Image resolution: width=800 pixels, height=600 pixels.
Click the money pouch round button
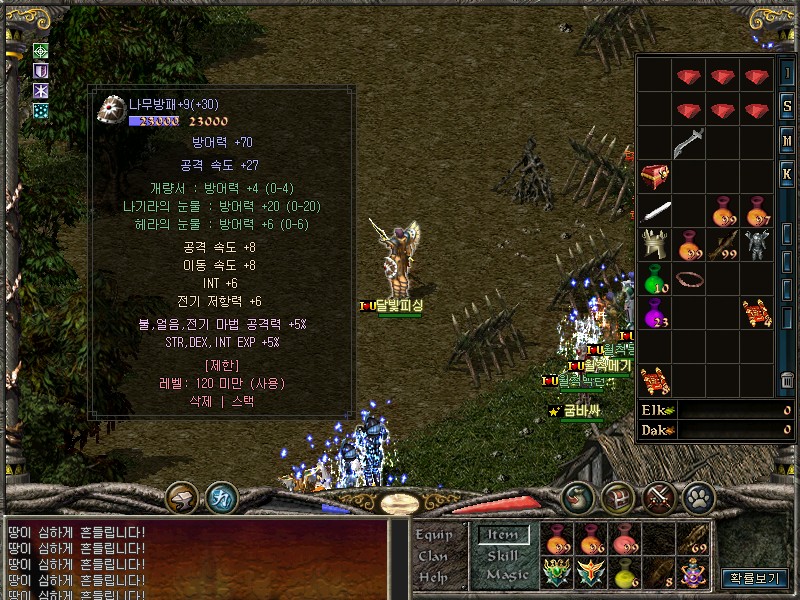pos(577,496)
